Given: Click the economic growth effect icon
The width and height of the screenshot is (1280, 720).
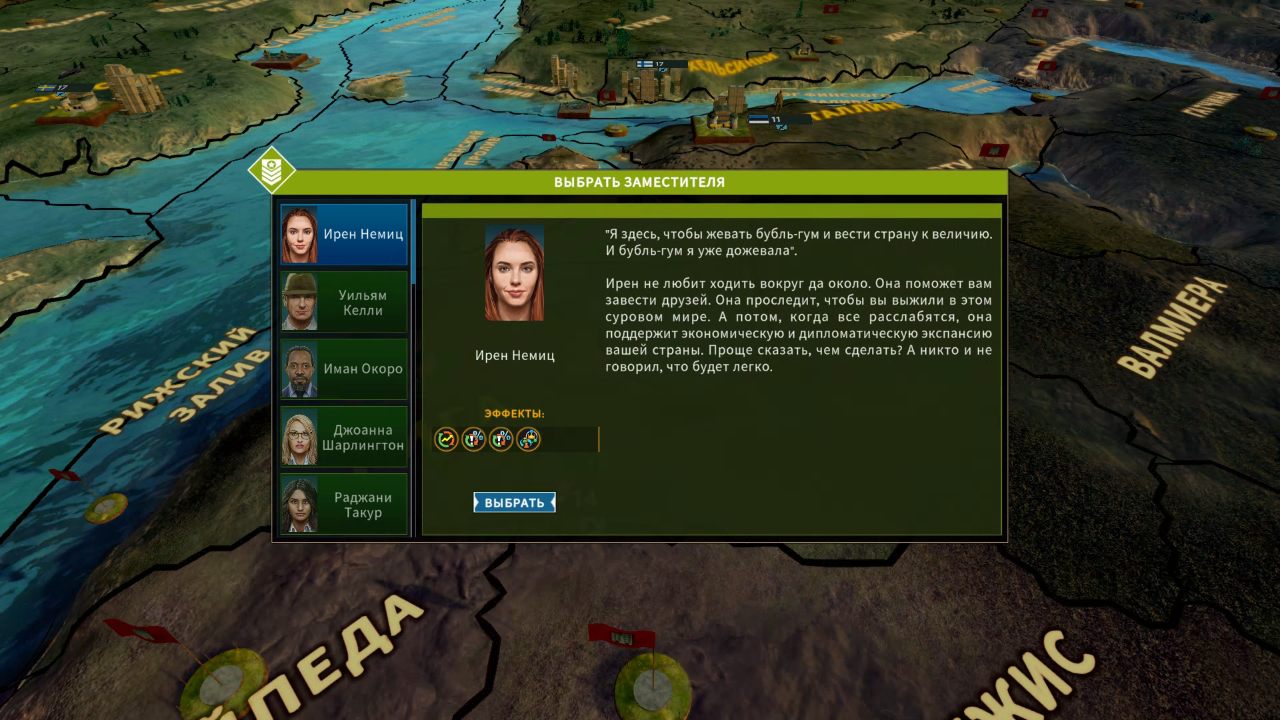Looking at the screenshot, I should coord(446,439).
